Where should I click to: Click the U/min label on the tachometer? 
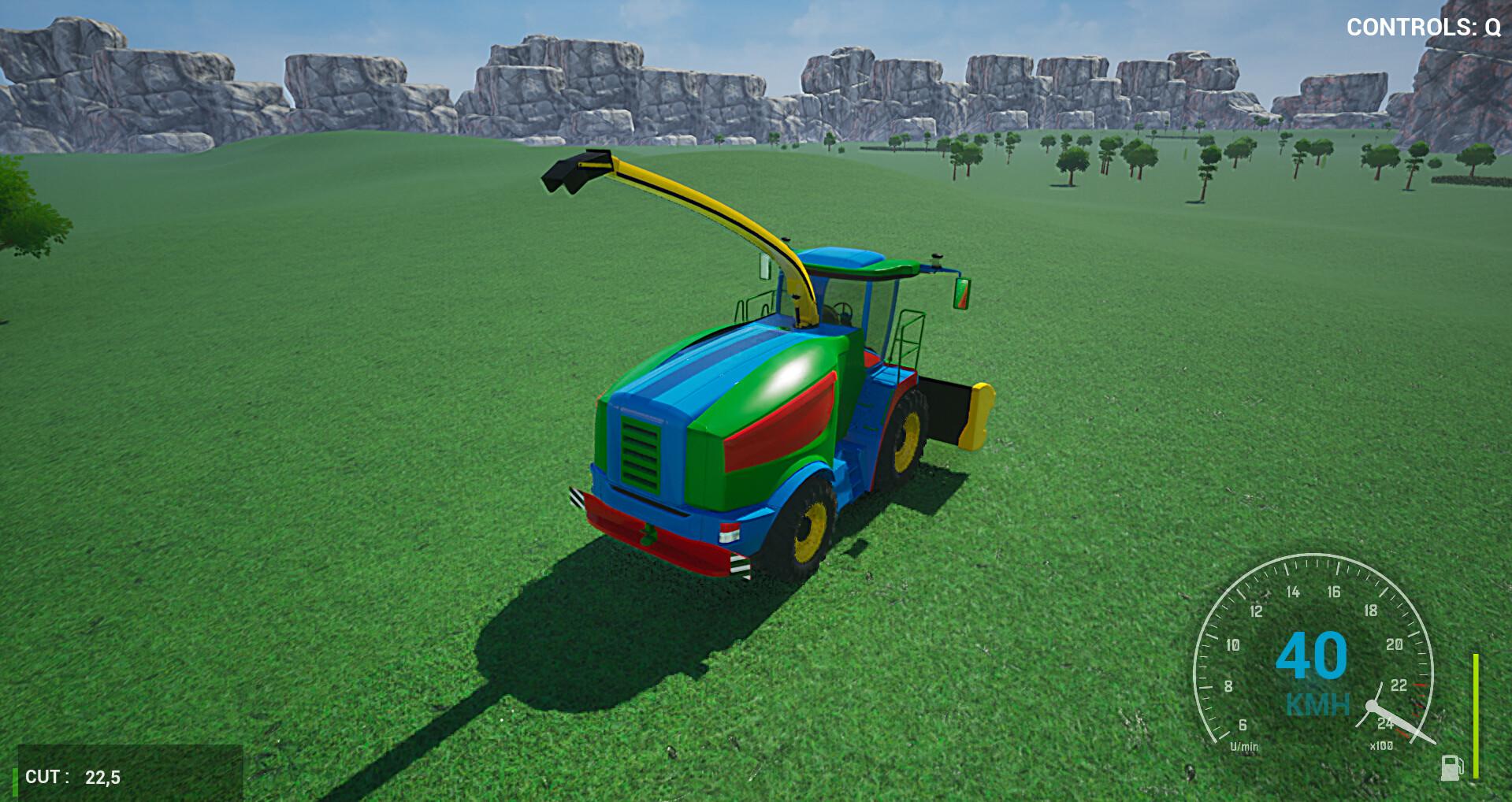point(1243,746)
